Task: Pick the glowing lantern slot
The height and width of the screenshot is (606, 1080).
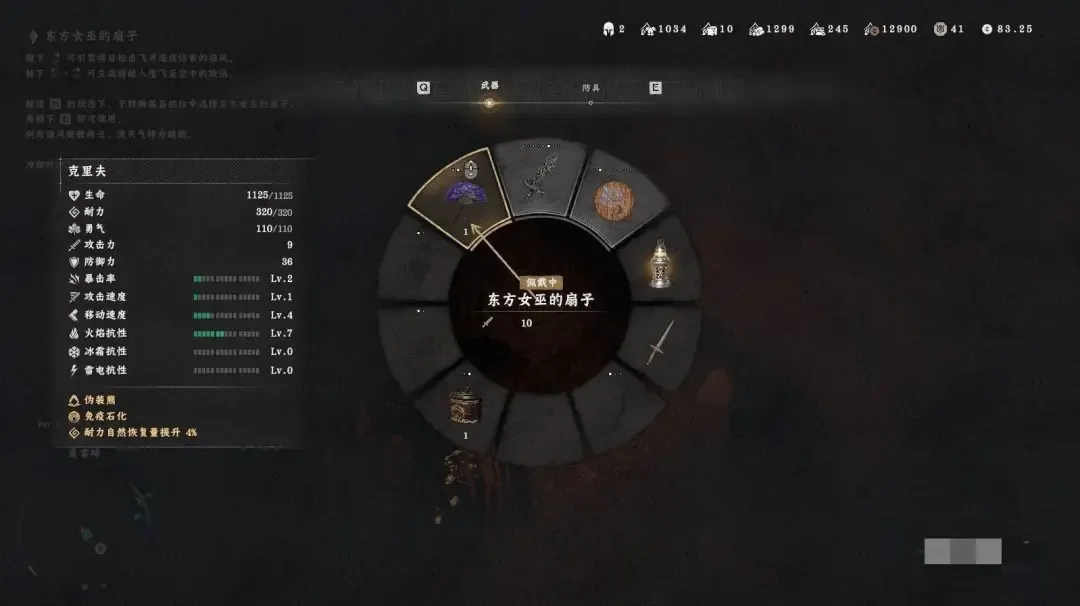Action: [x=659, y=263]
